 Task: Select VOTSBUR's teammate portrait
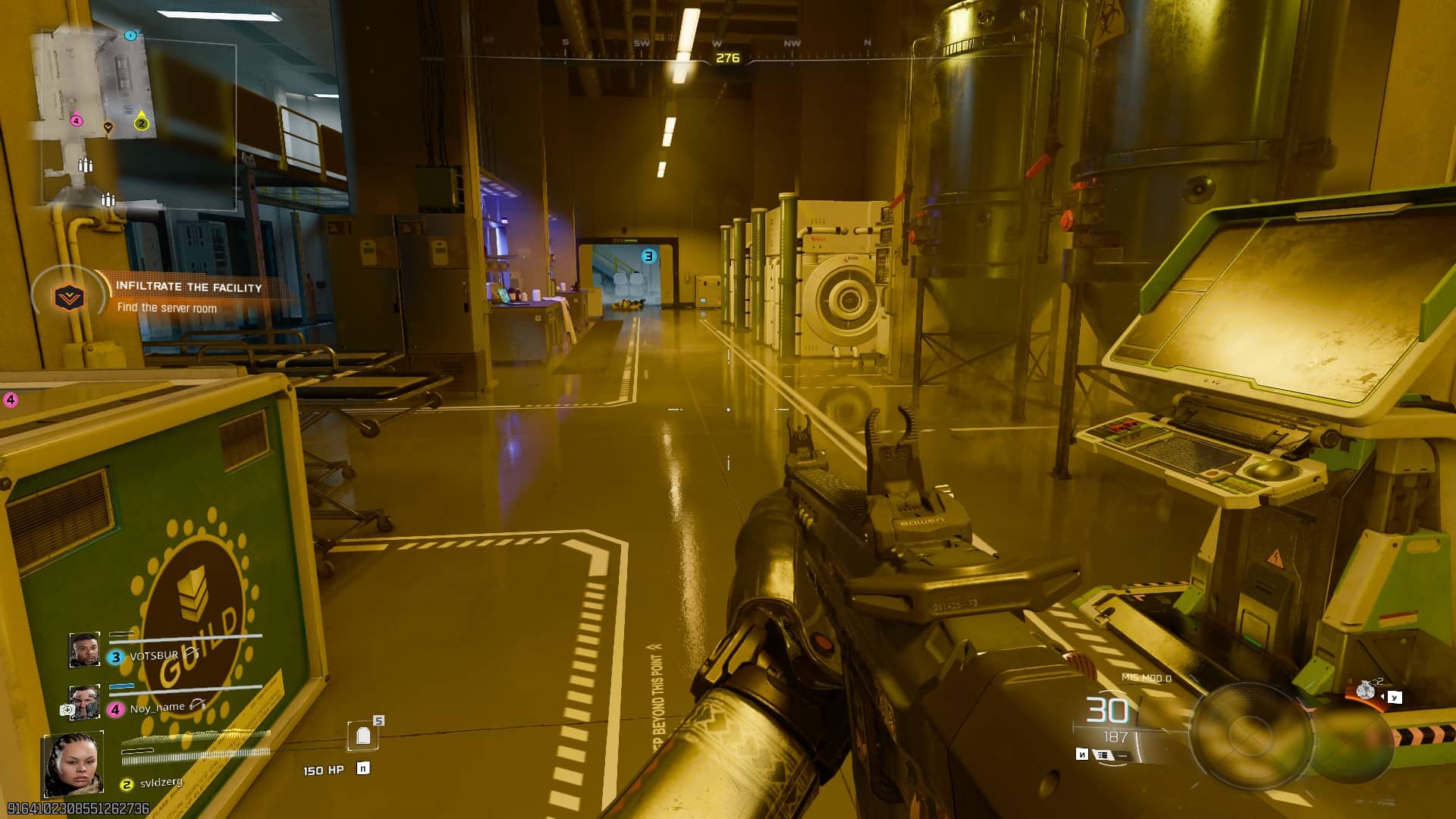(84, 651)
